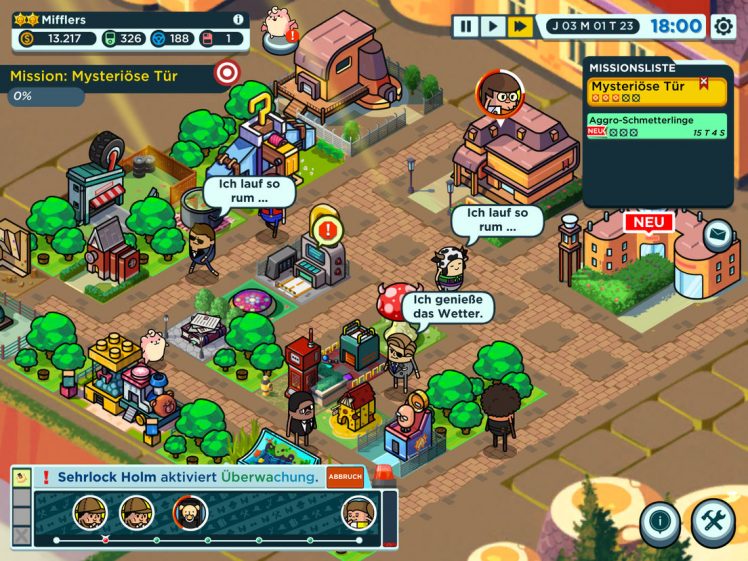This screenshot has width=748, height=561.
Task: Select the agent portrait above the building
Action: pos(498,94)
